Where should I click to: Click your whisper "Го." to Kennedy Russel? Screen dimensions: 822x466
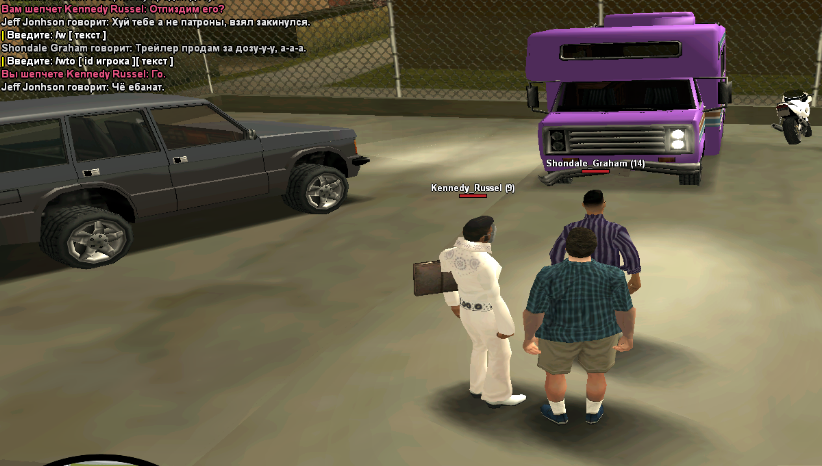83,74
